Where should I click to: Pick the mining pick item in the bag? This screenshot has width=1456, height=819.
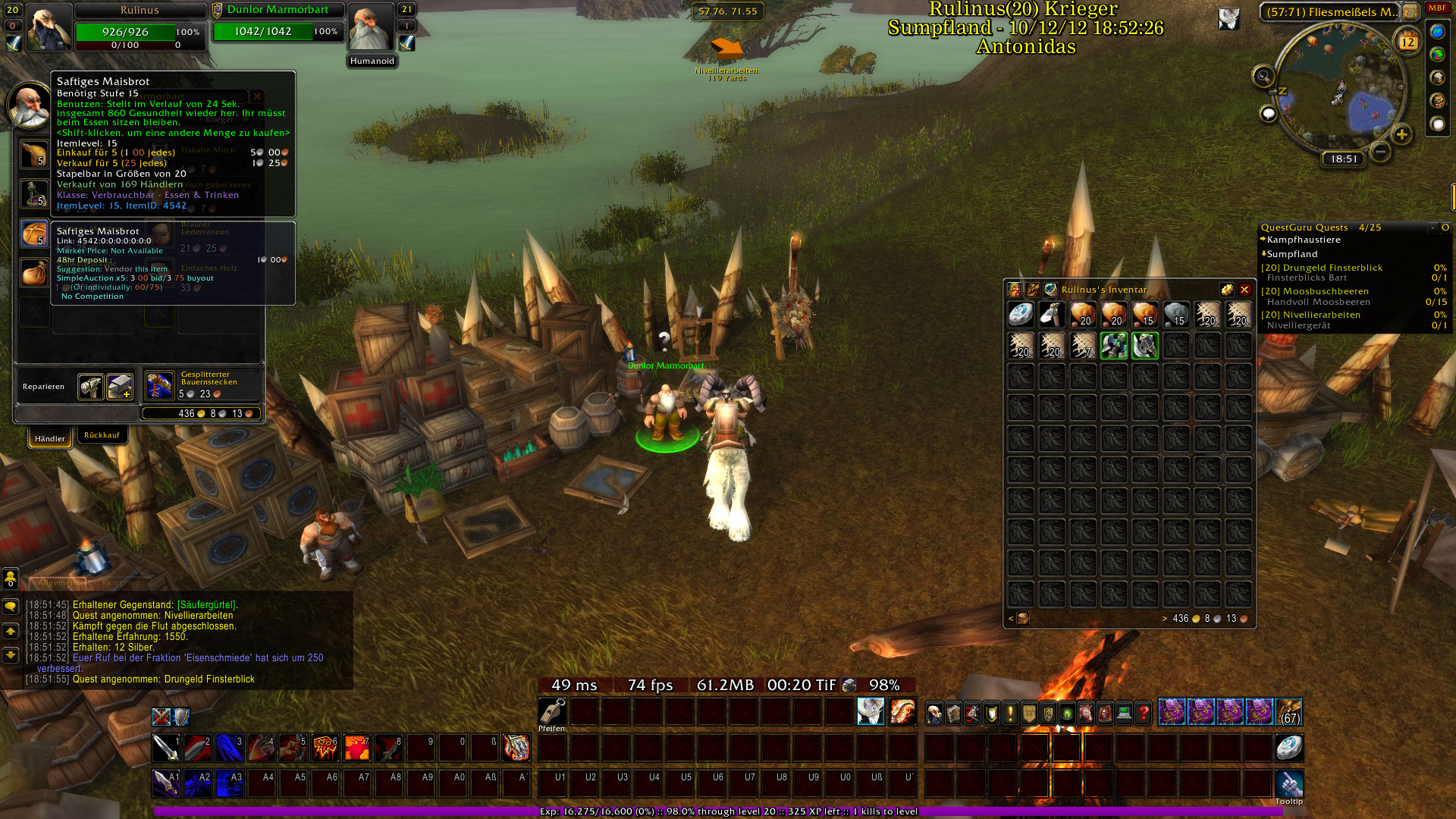(x=1052, y=314)
